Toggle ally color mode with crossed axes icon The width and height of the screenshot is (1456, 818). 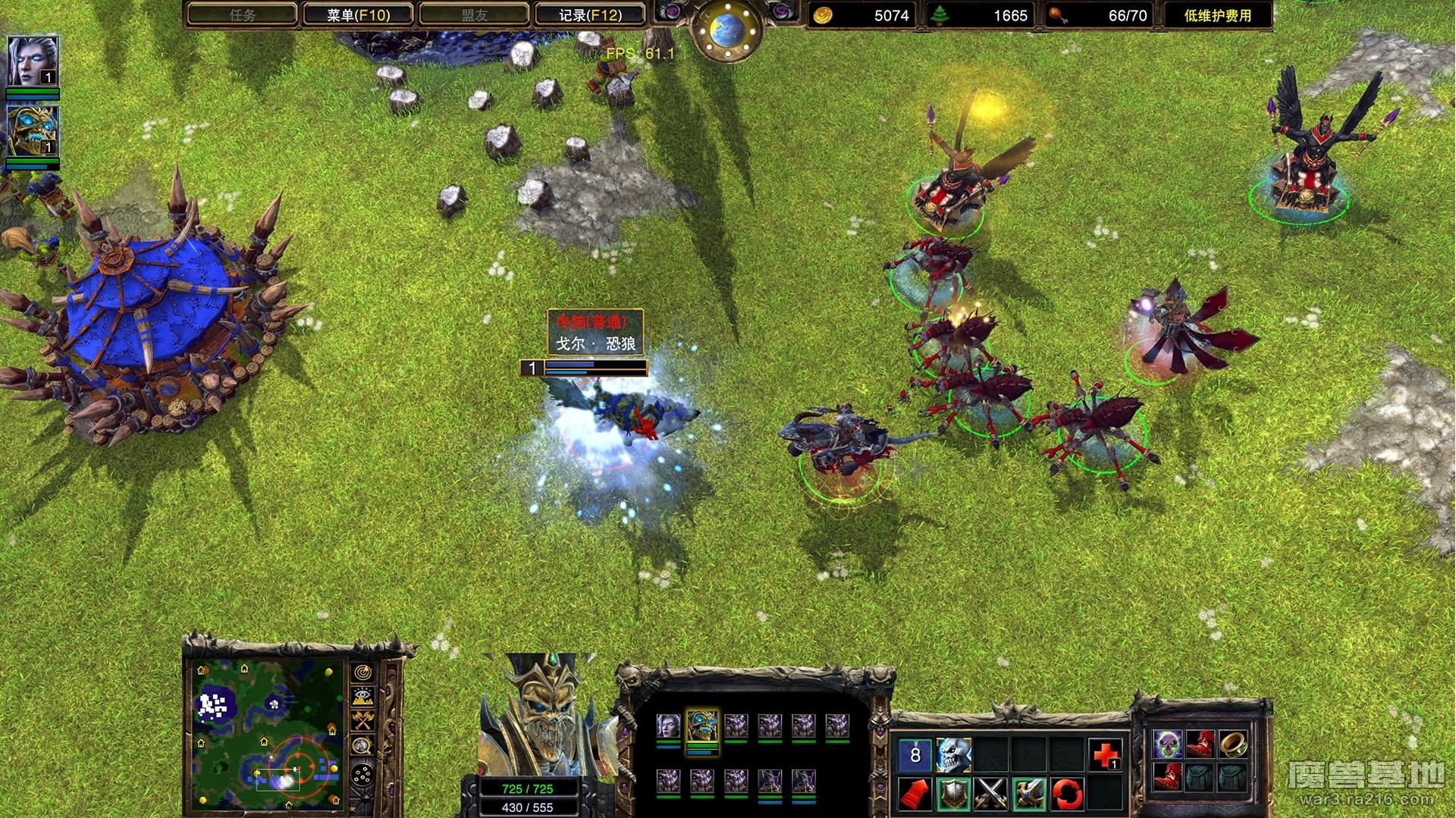(363, 721)
